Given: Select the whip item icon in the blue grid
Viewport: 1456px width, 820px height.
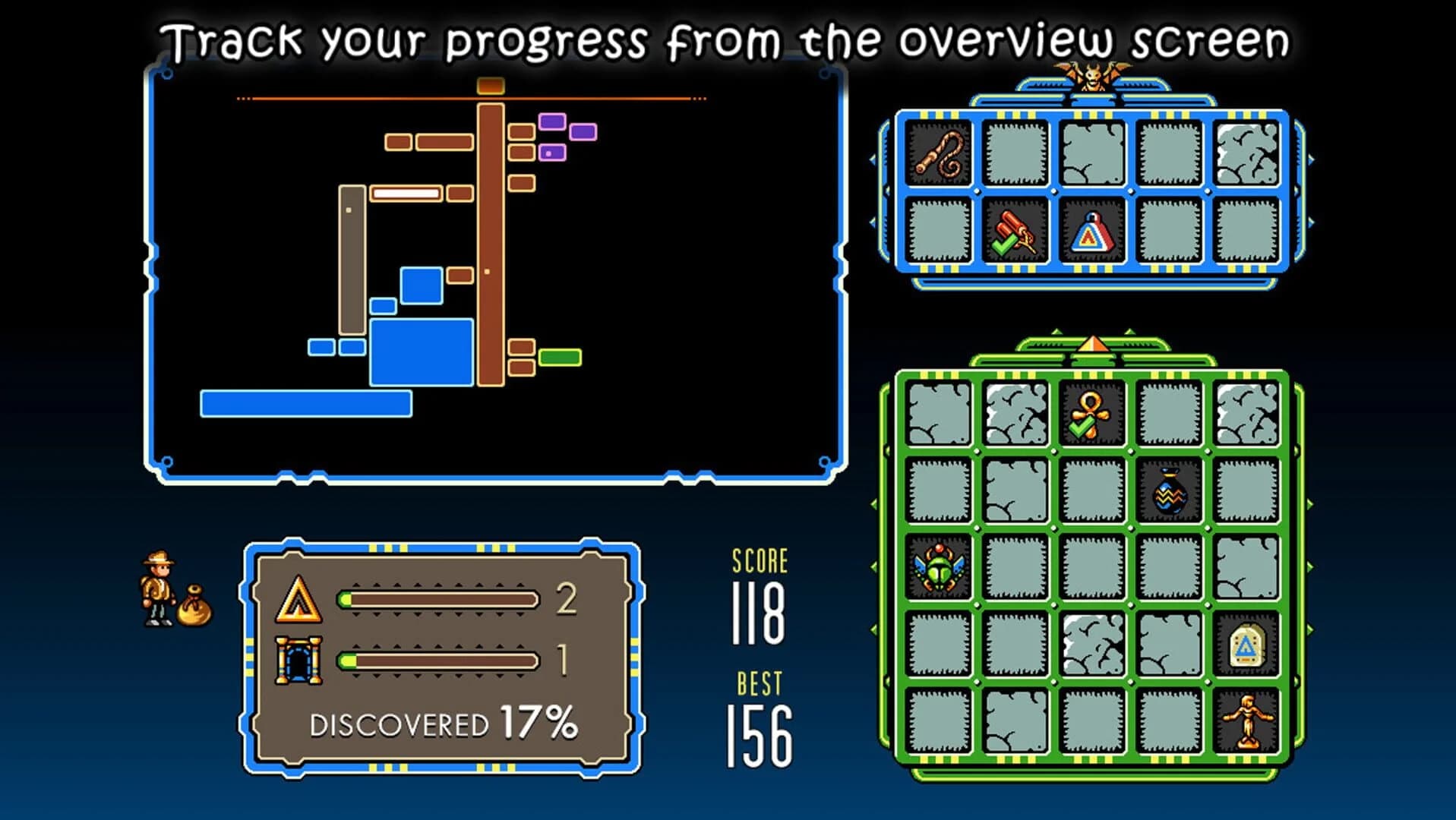Looking at the screenshot, I should (x=940, y=154).
